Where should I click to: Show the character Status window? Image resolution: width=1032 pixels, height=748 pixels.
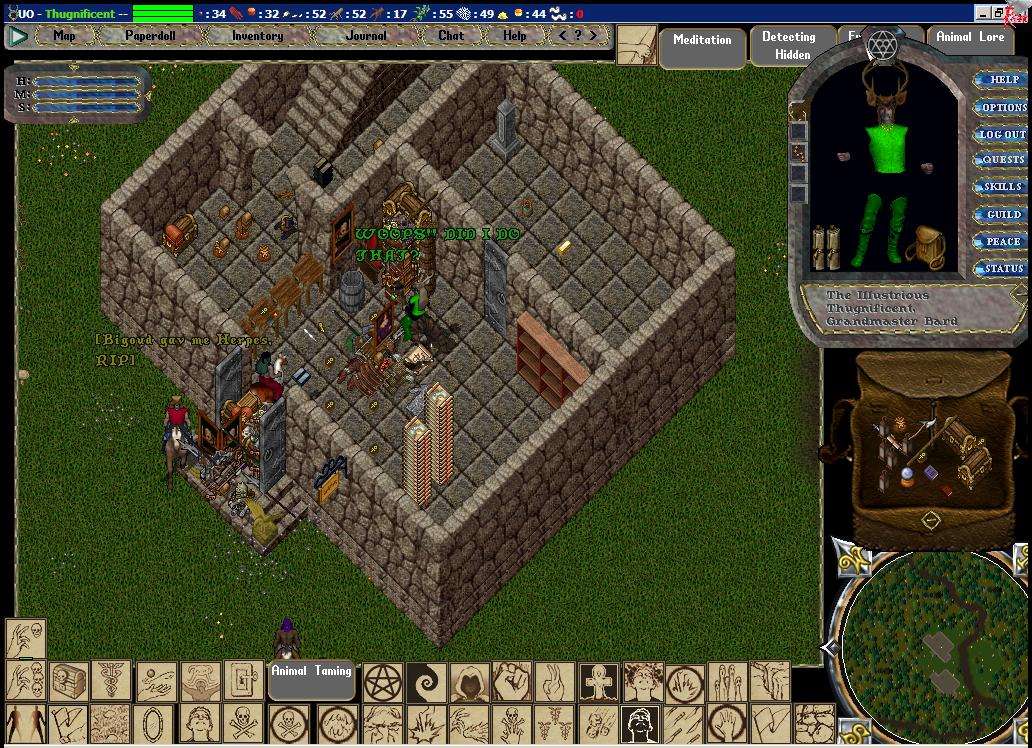[1003, 268]
